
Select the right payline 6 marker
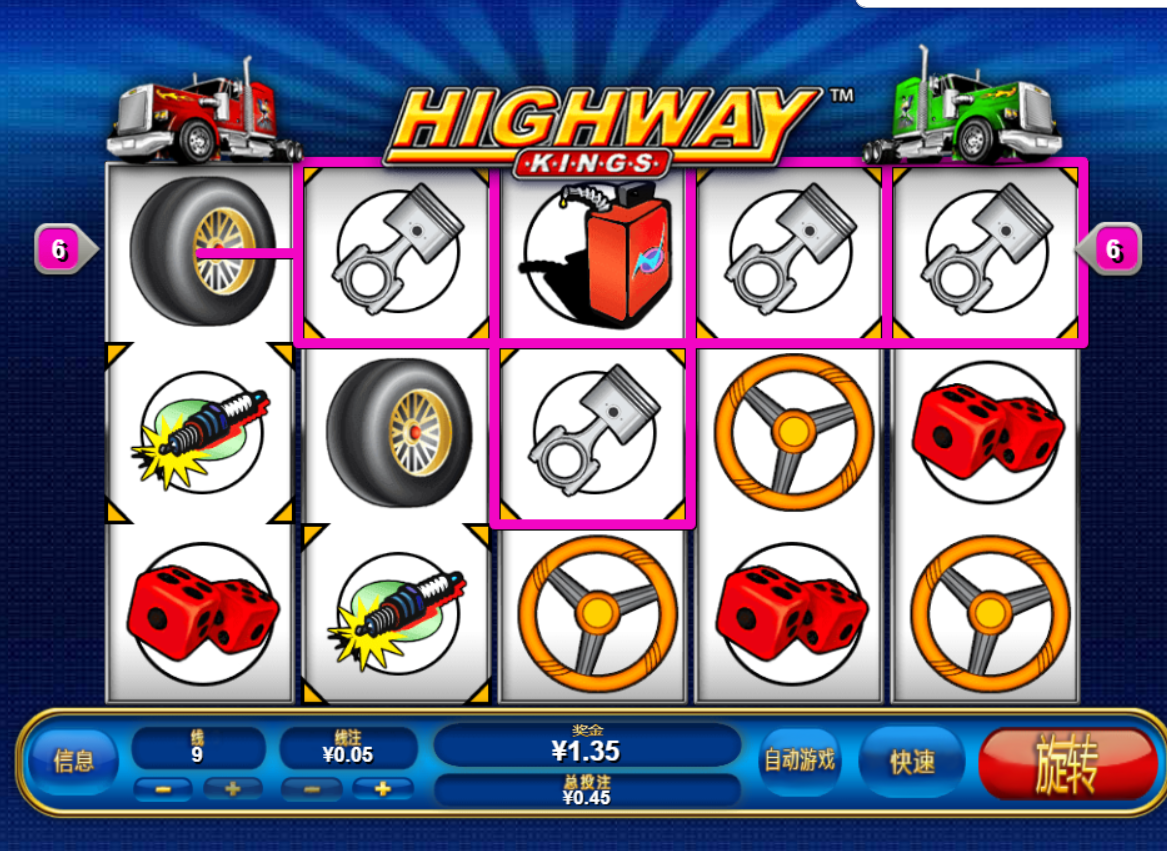tap(1113, 250)
